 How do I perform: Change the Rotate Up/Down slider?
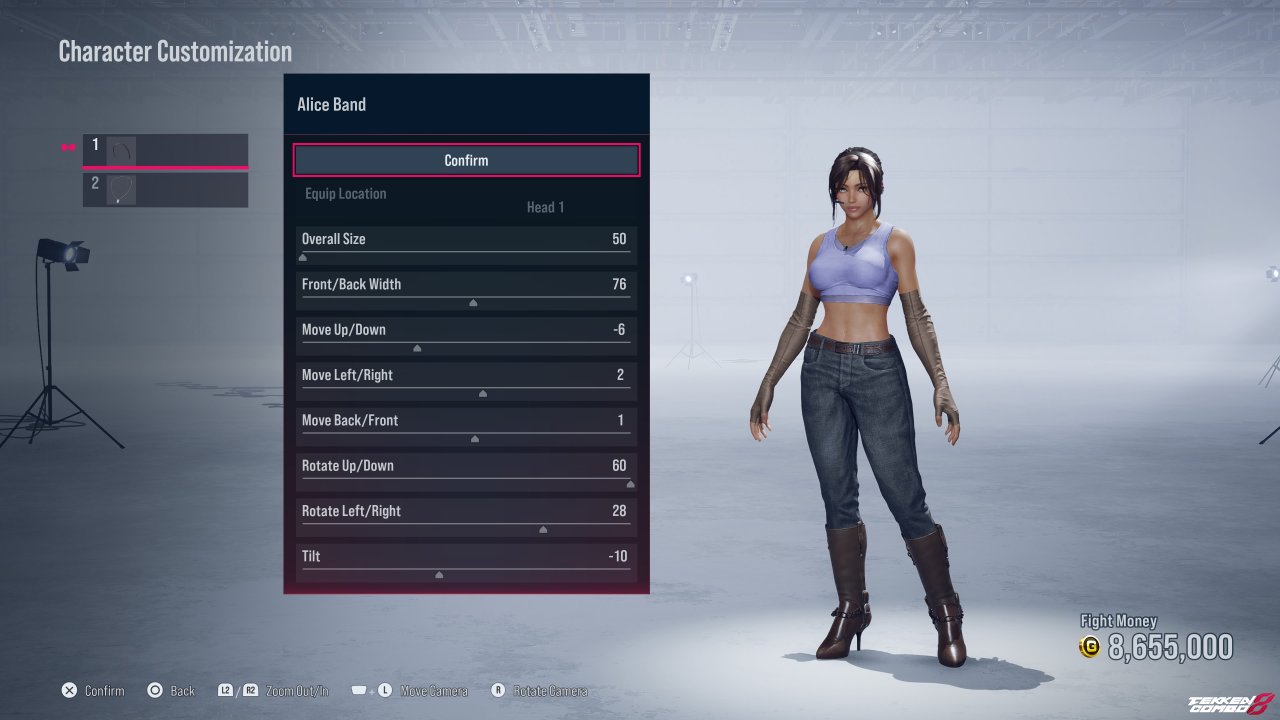[630, 484]
